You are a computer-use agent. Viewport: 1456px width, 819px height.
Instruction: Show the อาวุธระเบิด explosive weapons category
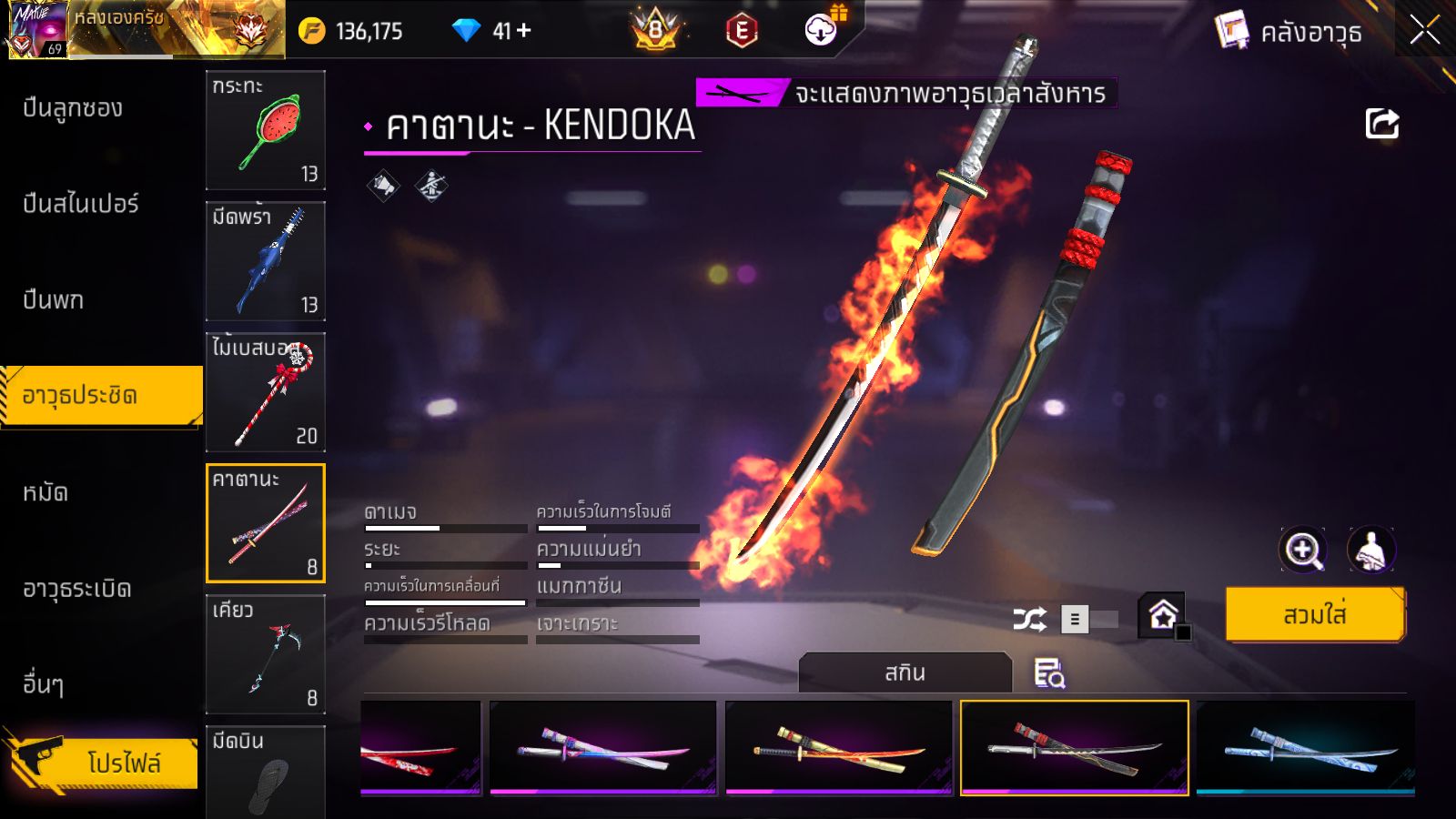pos(77,590)
